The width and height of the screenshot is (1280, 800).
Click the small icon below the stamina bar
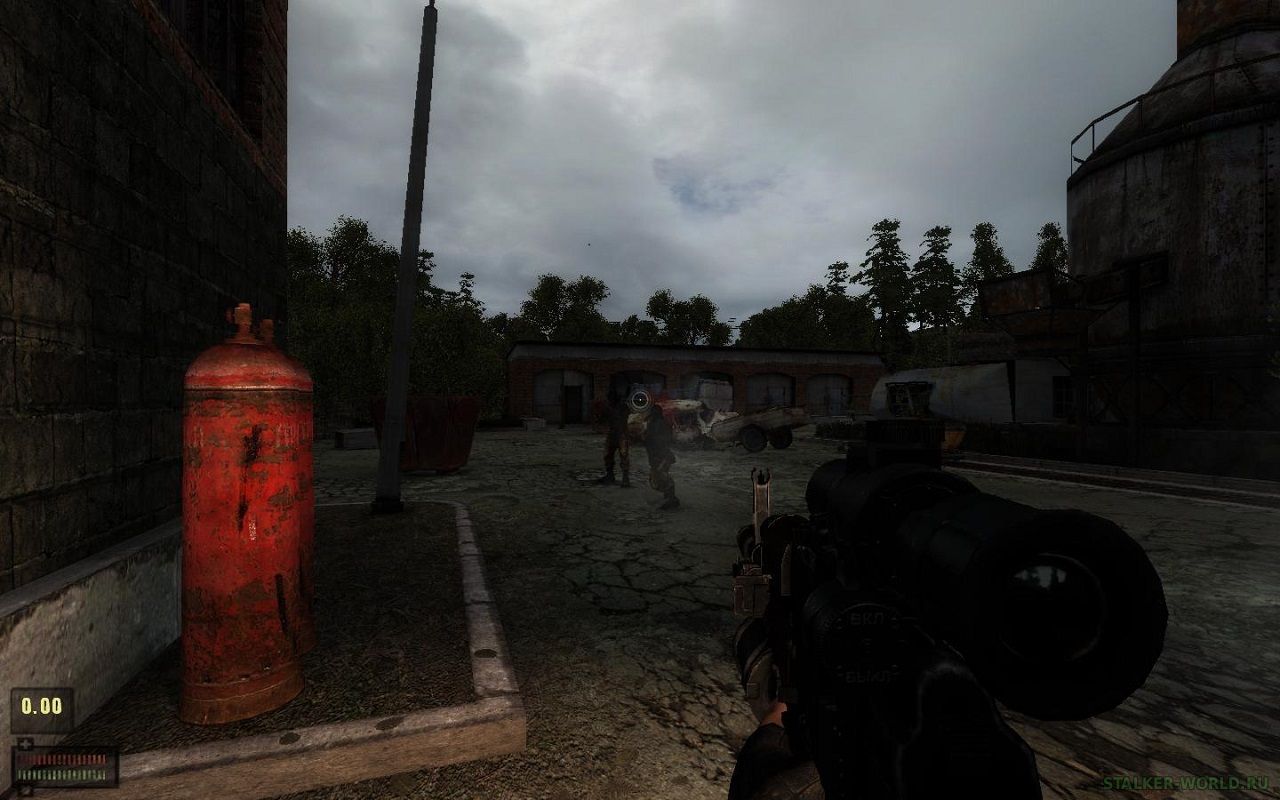(x=25, y=788)
